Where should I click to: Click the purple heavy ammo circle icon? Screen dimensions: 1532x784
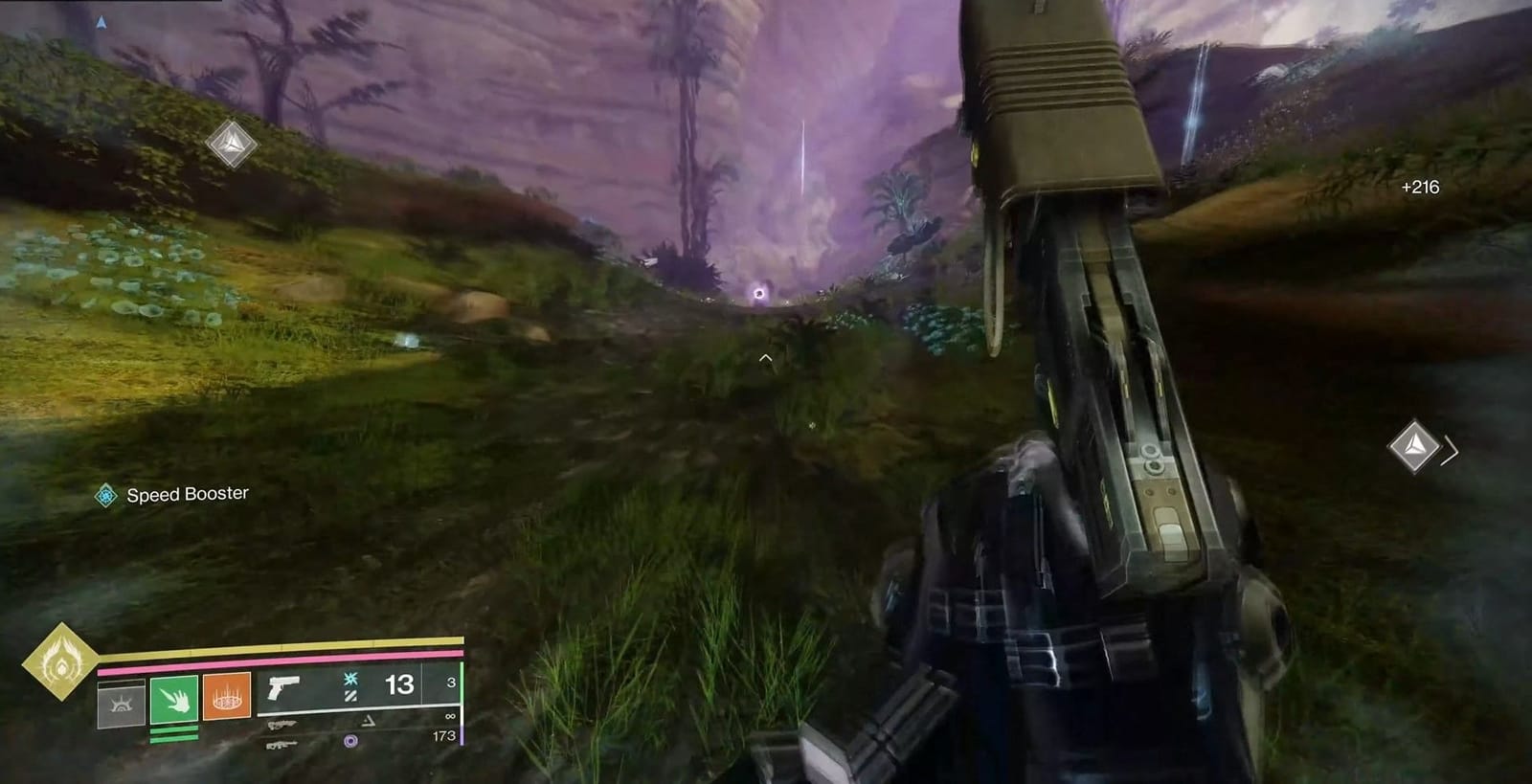[351, 740]
